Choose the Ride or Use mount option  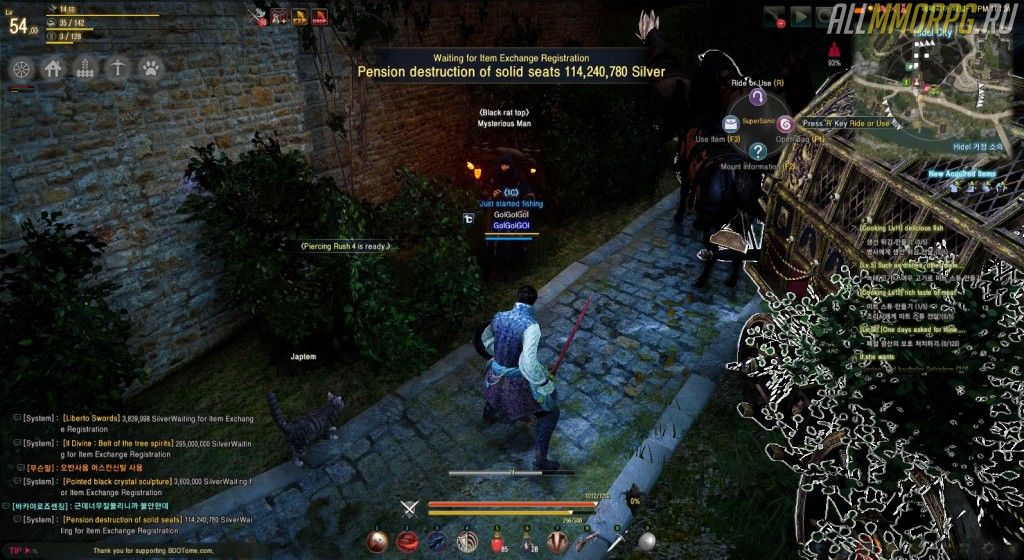point(758,97)
